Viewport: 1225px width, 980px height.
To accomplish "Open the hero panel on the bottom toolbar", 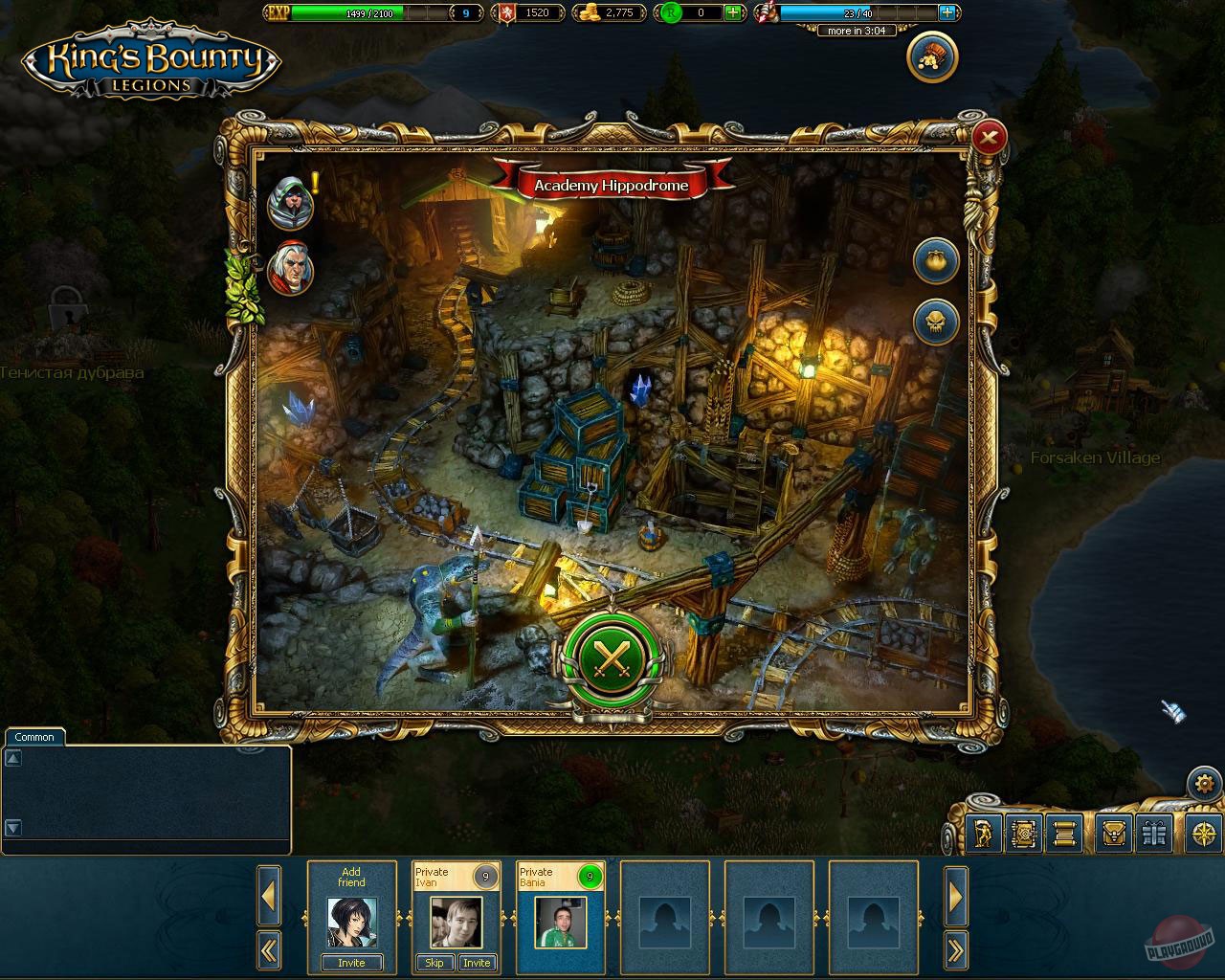I will (982, 834).
